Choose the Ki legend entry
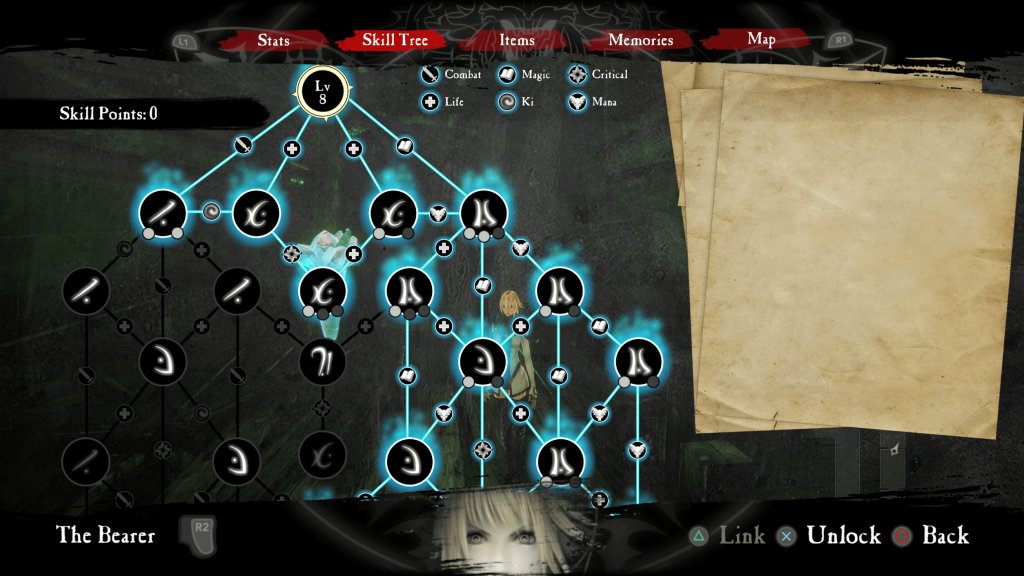The image size is (1024, 576). pyautogui.click(x=517, y=101)
